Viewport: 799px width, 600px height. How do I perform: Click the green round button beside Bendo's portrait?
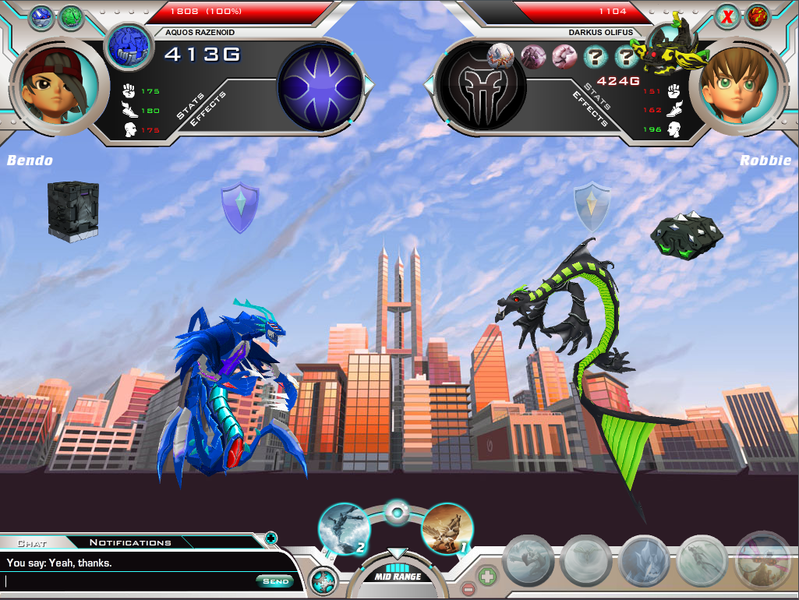(72, 17)
